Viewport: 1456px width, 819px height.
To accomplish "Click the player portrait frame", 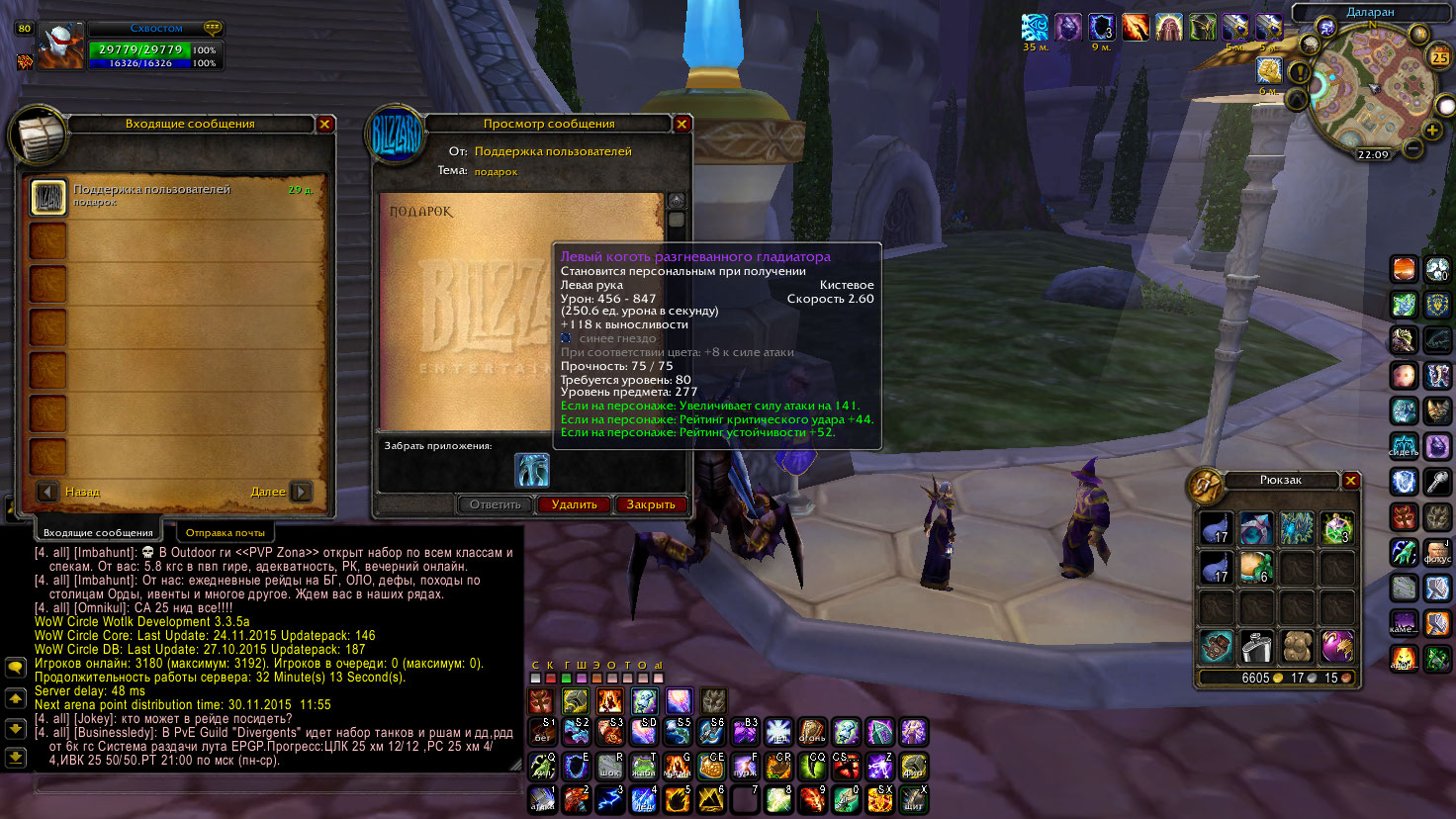I will pyautogui.click(x=59, y=46).
